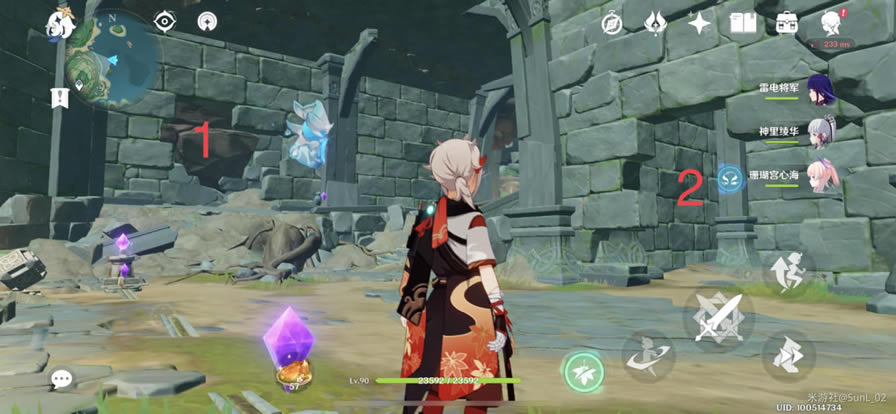The width and height of the screenshot is (896, 414).
Task: Open the Paimon menu
Action: [61, 22]
